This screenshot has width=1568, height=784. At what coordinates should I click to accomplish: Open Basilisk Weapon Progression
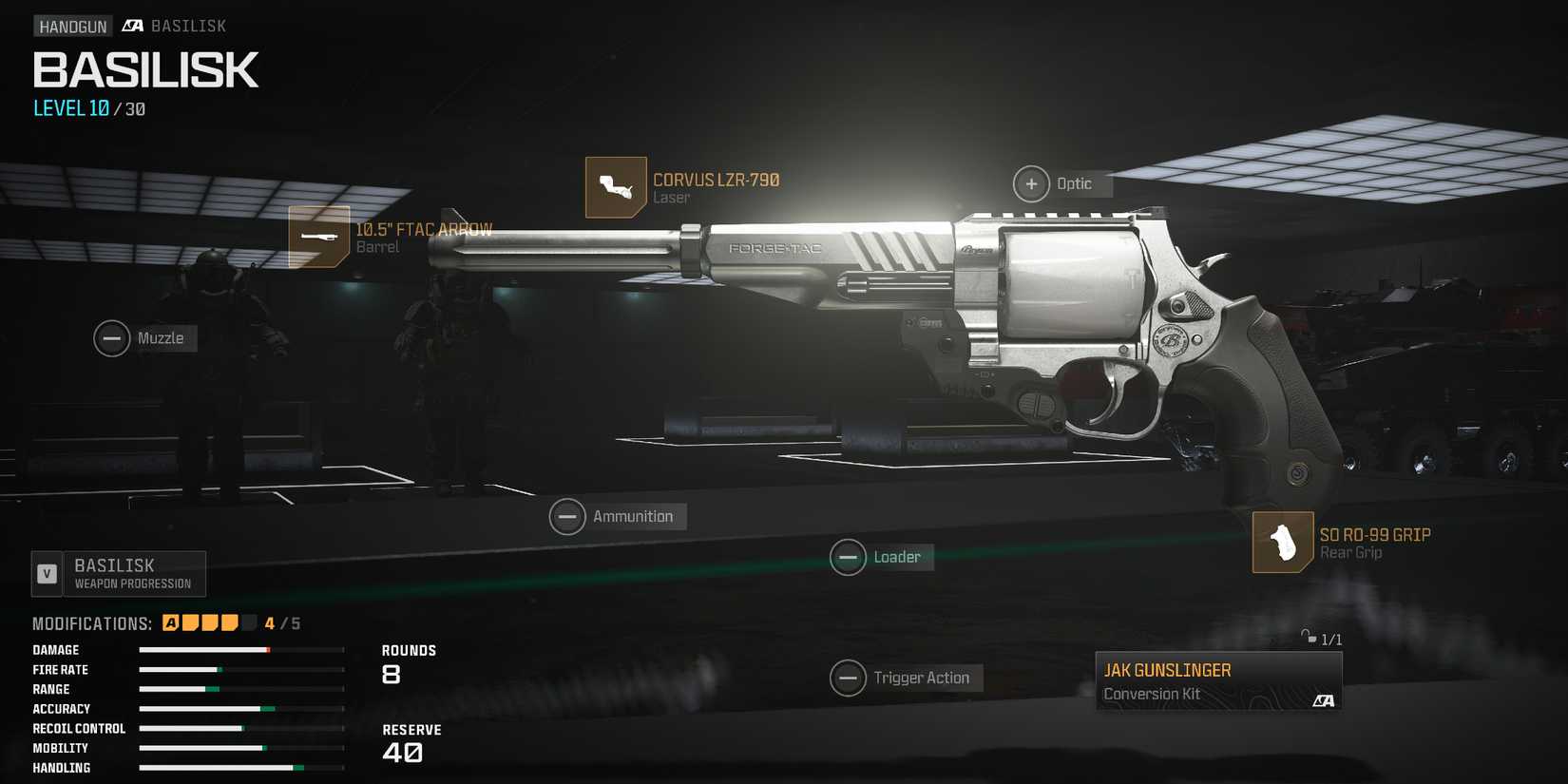click(x=118, y=573)
